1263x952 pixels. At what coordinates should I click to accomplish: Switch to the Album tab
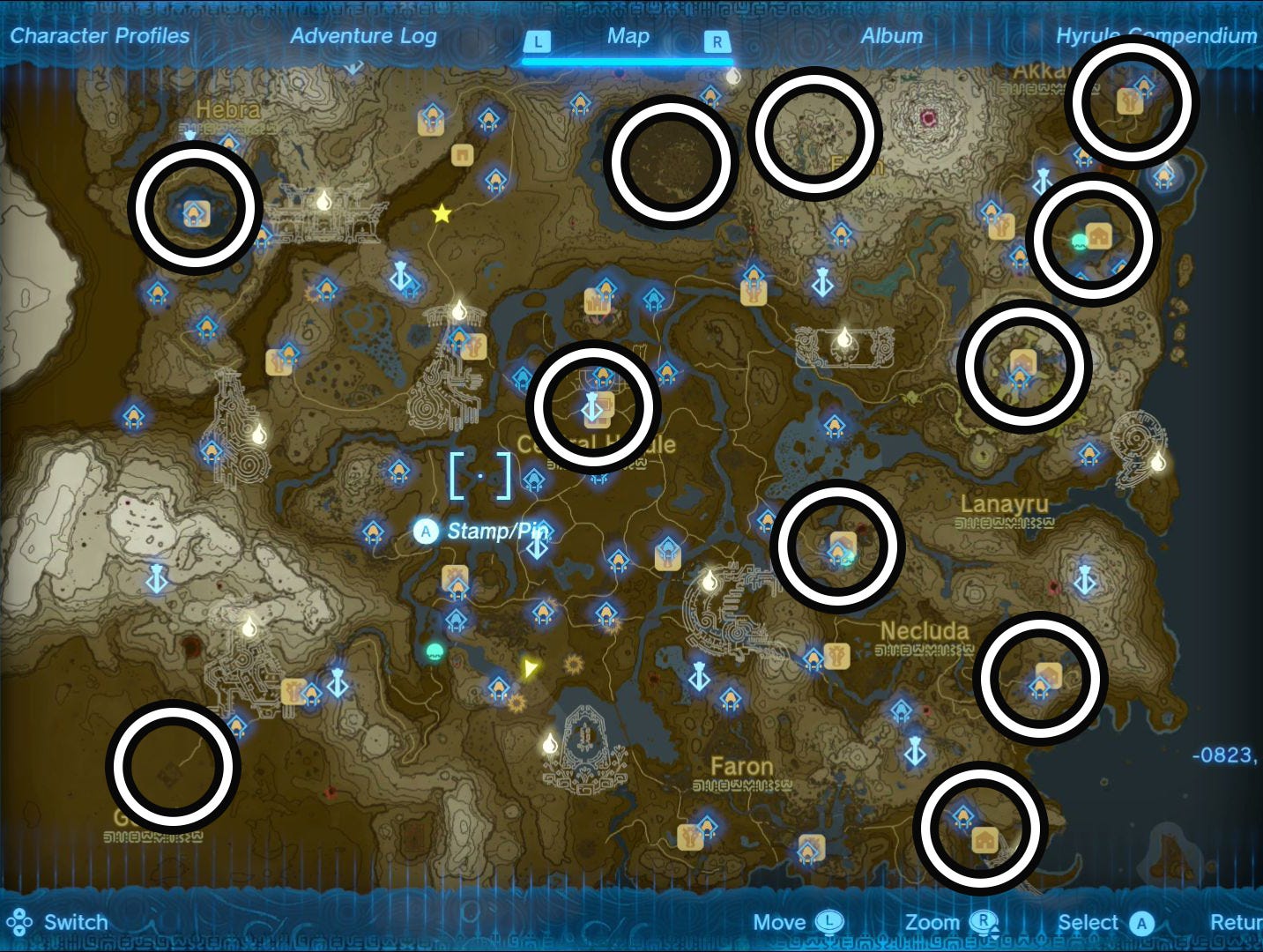pyautogui.click(x=892, y=36)
